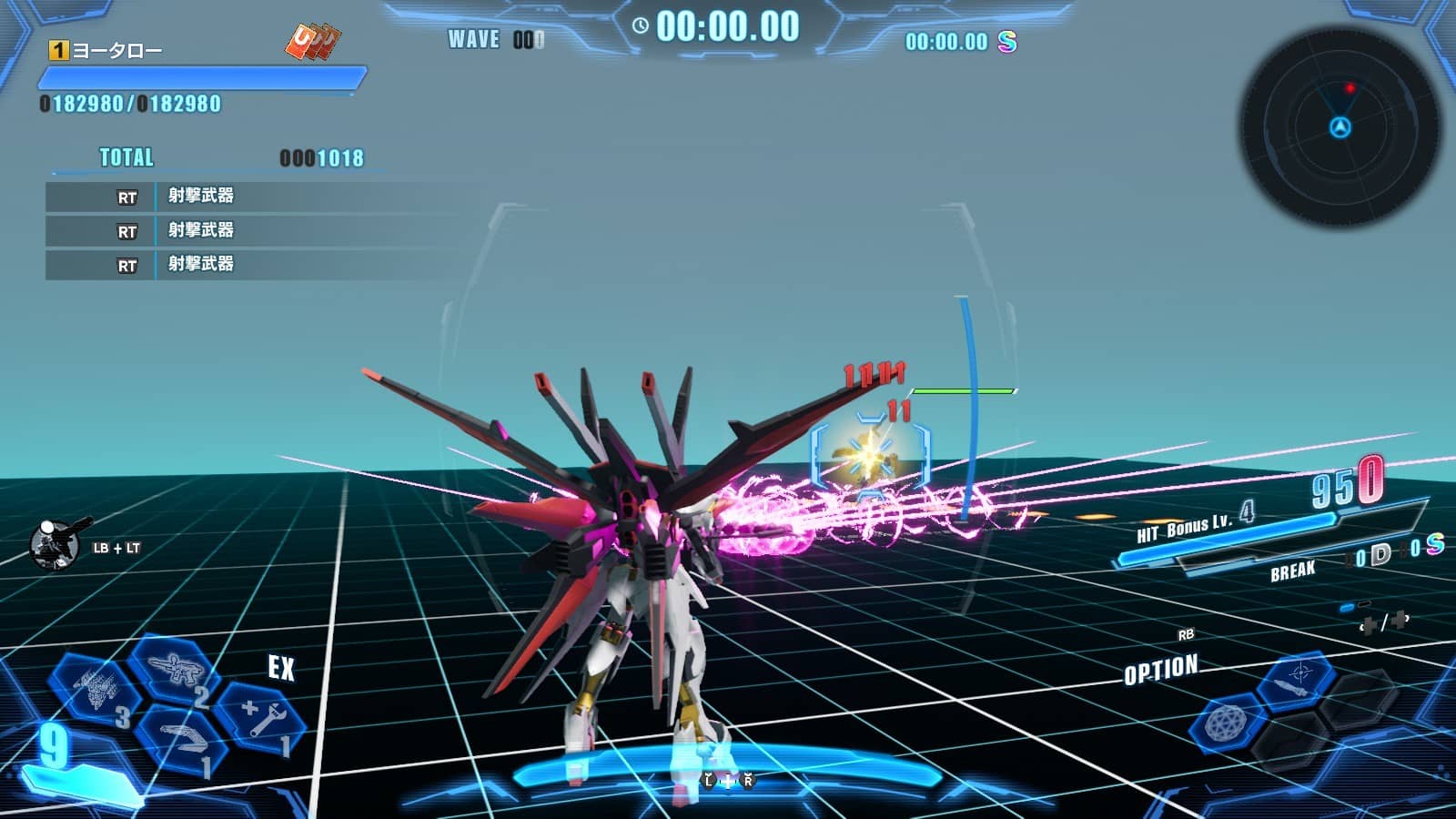
Task: Expand the TOTAL damage breakdown list
Action: pos(125,158)
